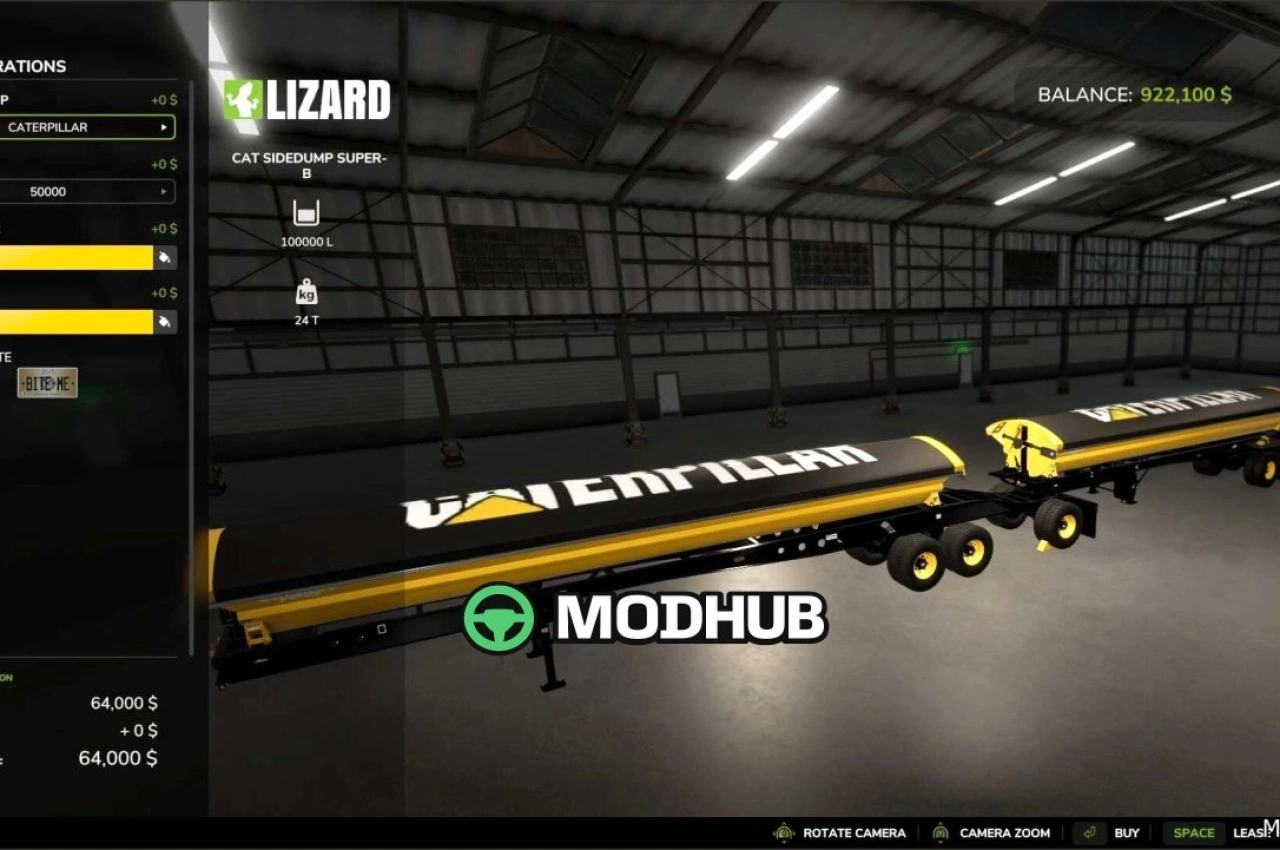Image resolution: width=1280 pixels, height=850 pixels.
Task: Open the paint bucket picker below the 50000 selector
Action: [x=165, y=258]
